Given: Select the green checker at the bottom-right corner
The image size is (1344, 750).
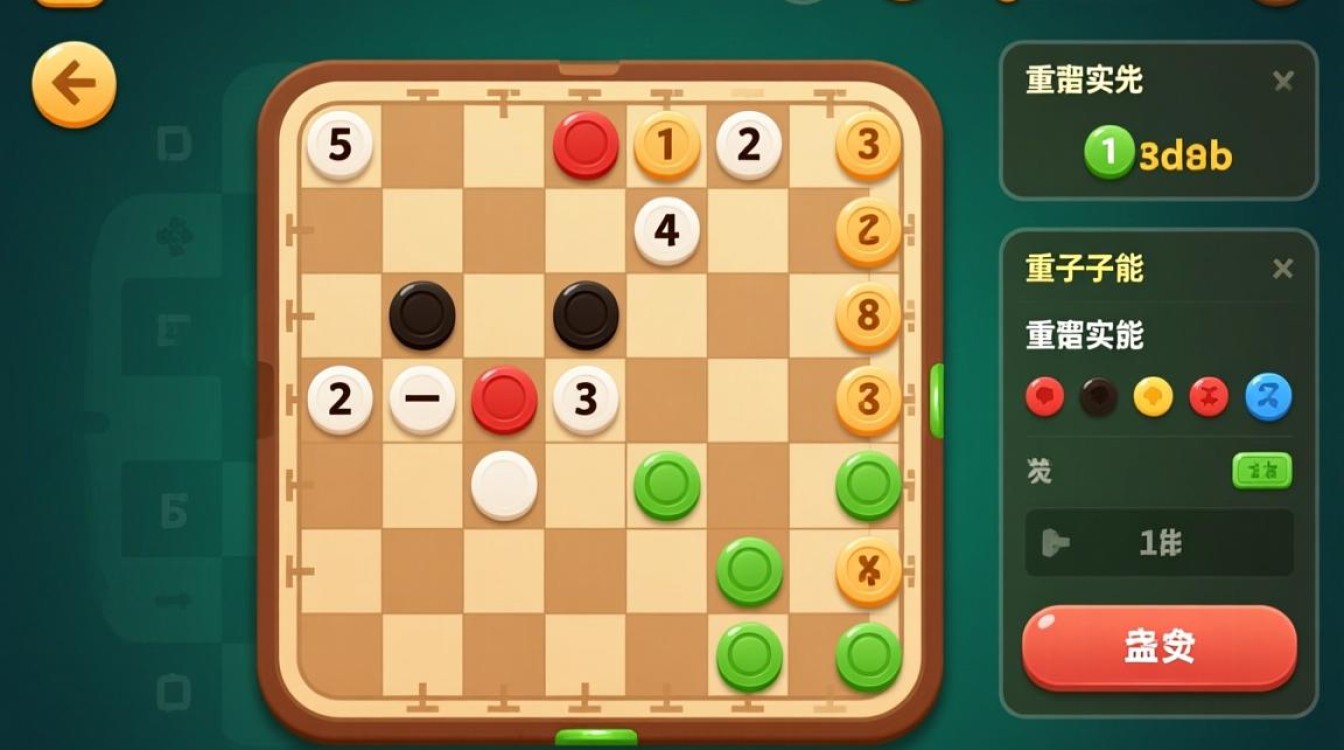Looking at the screenshot, I should [x=867, y=658].
